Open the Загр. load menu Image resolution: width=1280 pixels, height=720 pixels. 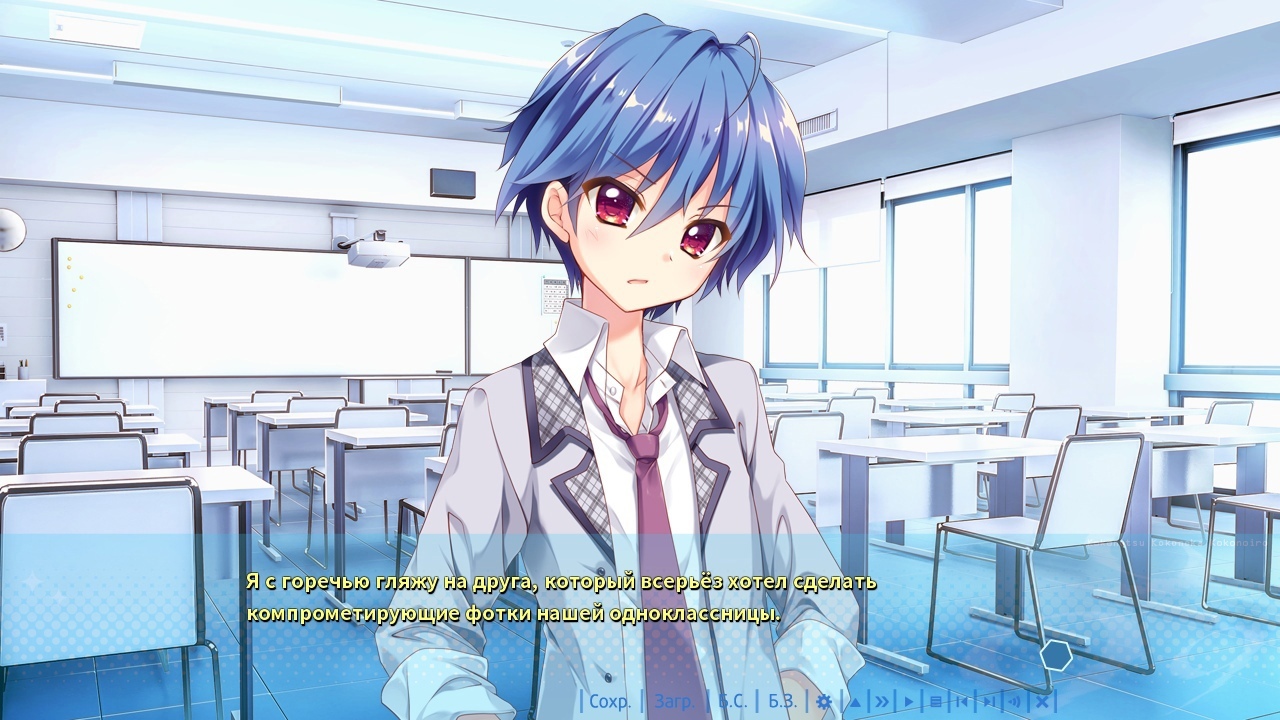[674, 701]
